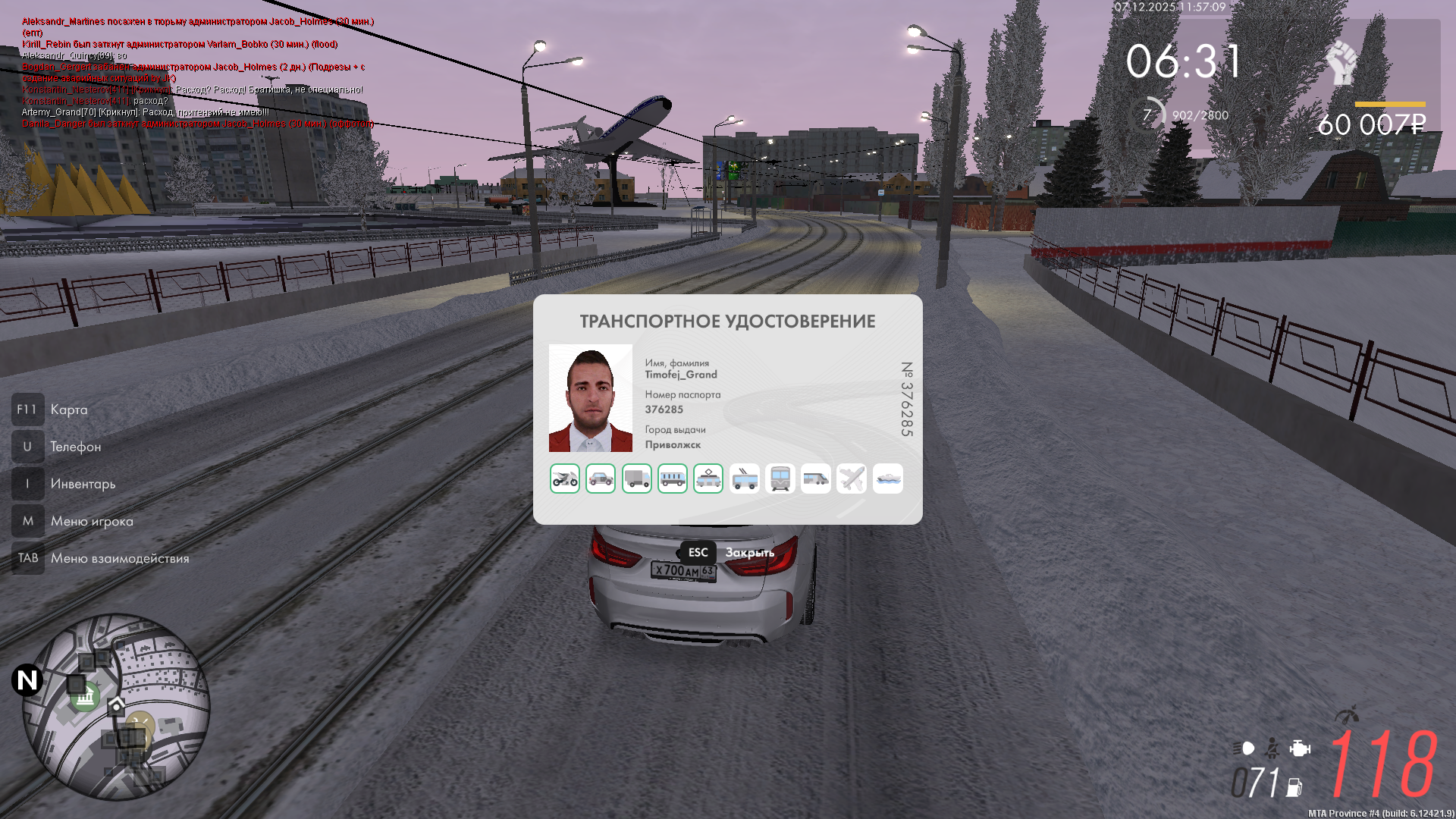Viewport: 1456px width, 819px height.
Task: Toggle the headlights indicator icon
Action: [1244, 747]
